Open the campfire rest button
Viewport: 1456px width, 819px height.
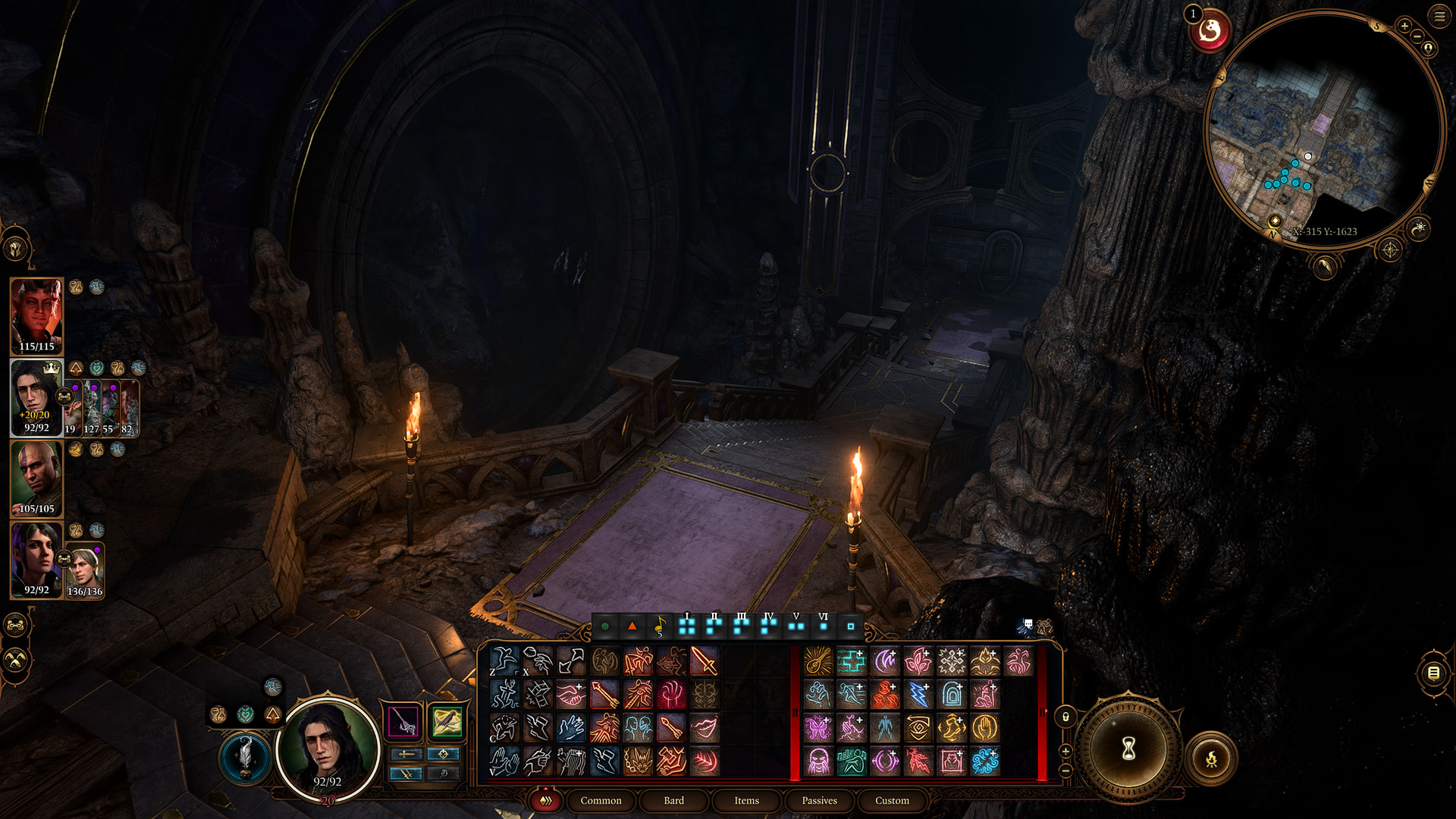click(x=1211, y=757)
